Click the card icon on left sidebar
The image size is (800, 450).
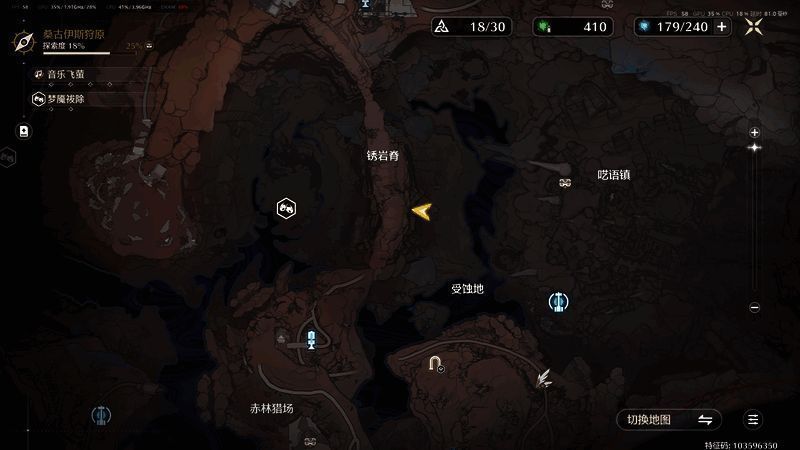pos(24,131)
